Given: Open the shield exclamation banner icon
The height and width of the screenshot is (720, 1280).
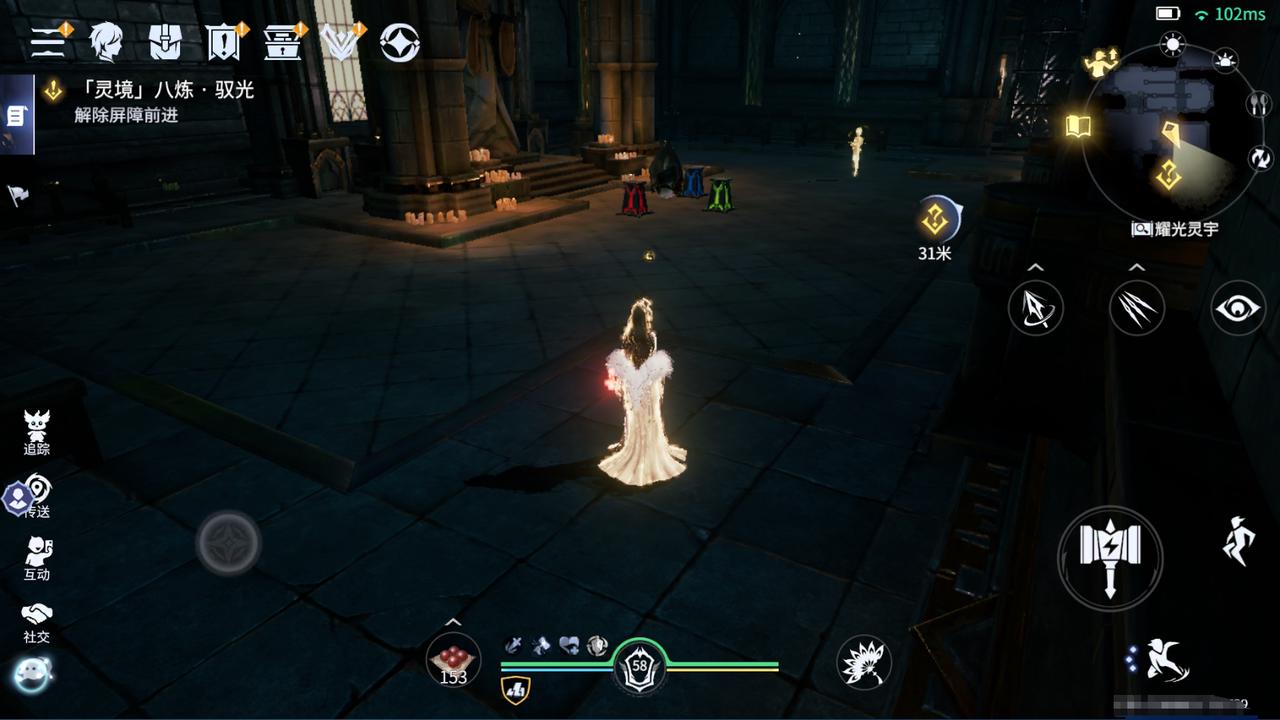Looking at the screenshot, I should coord(223,41).
